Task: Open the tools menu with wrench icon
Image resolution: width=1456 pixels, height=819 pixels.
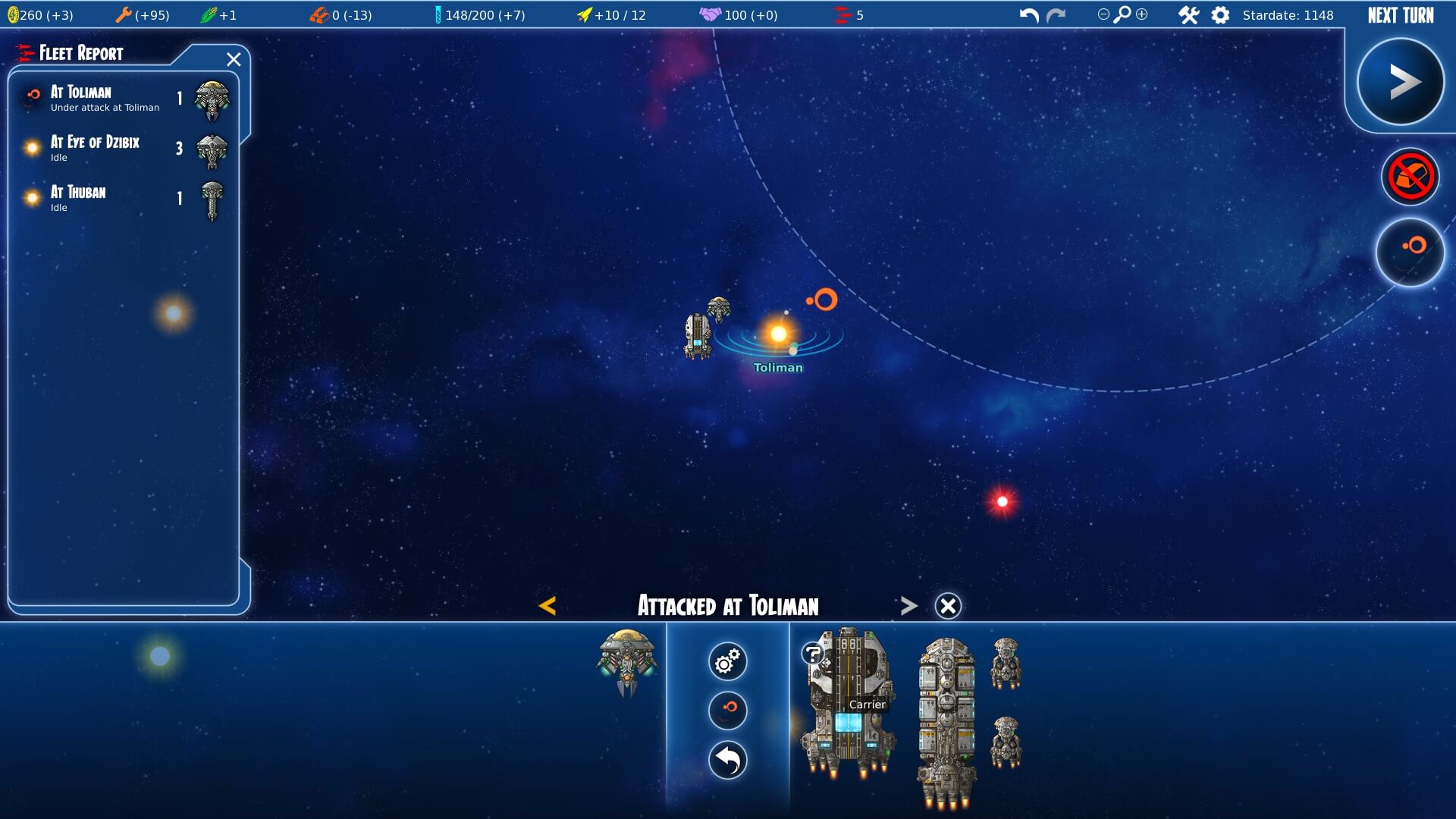Action: 1188,15
